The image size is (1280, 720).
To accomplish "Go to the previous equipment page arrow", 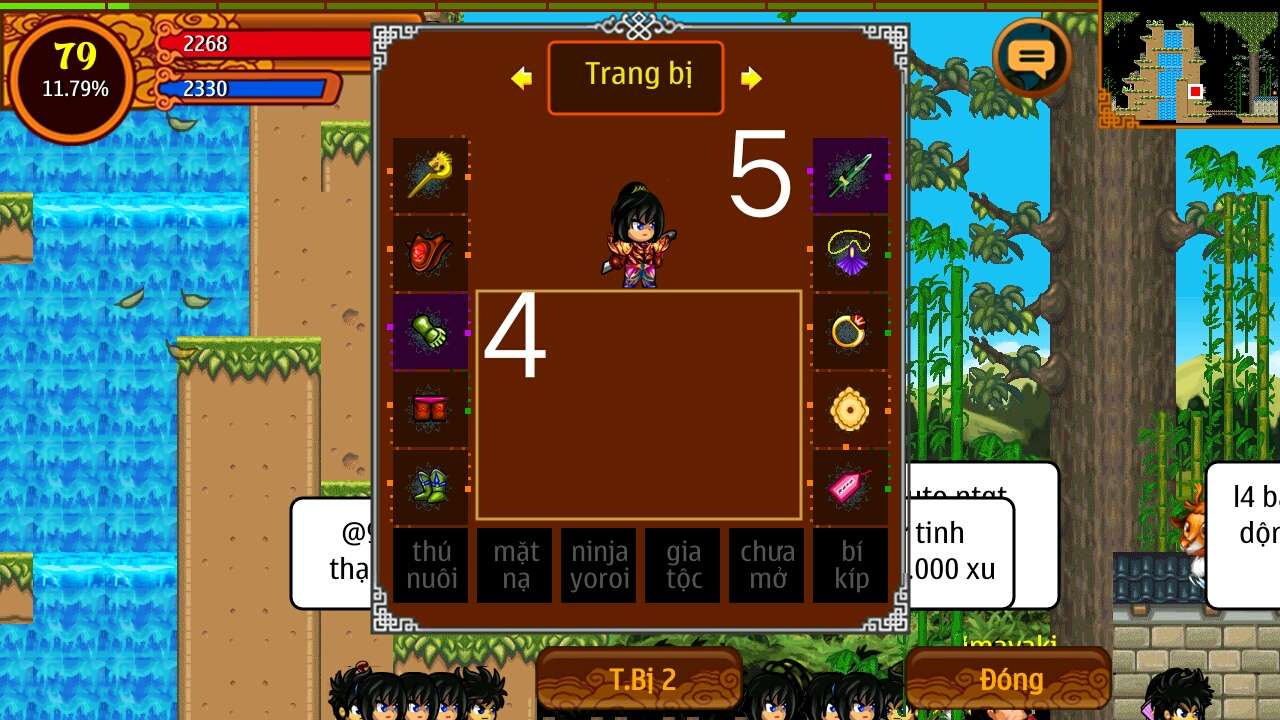I will (x=521, y=78).
